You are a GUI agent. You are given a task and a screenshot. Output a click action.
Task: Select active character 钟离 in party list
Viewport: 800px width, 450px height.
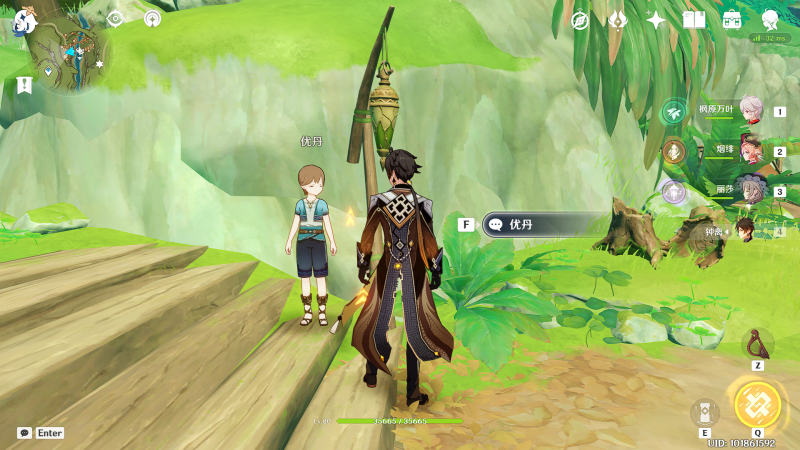coord(745,231)
